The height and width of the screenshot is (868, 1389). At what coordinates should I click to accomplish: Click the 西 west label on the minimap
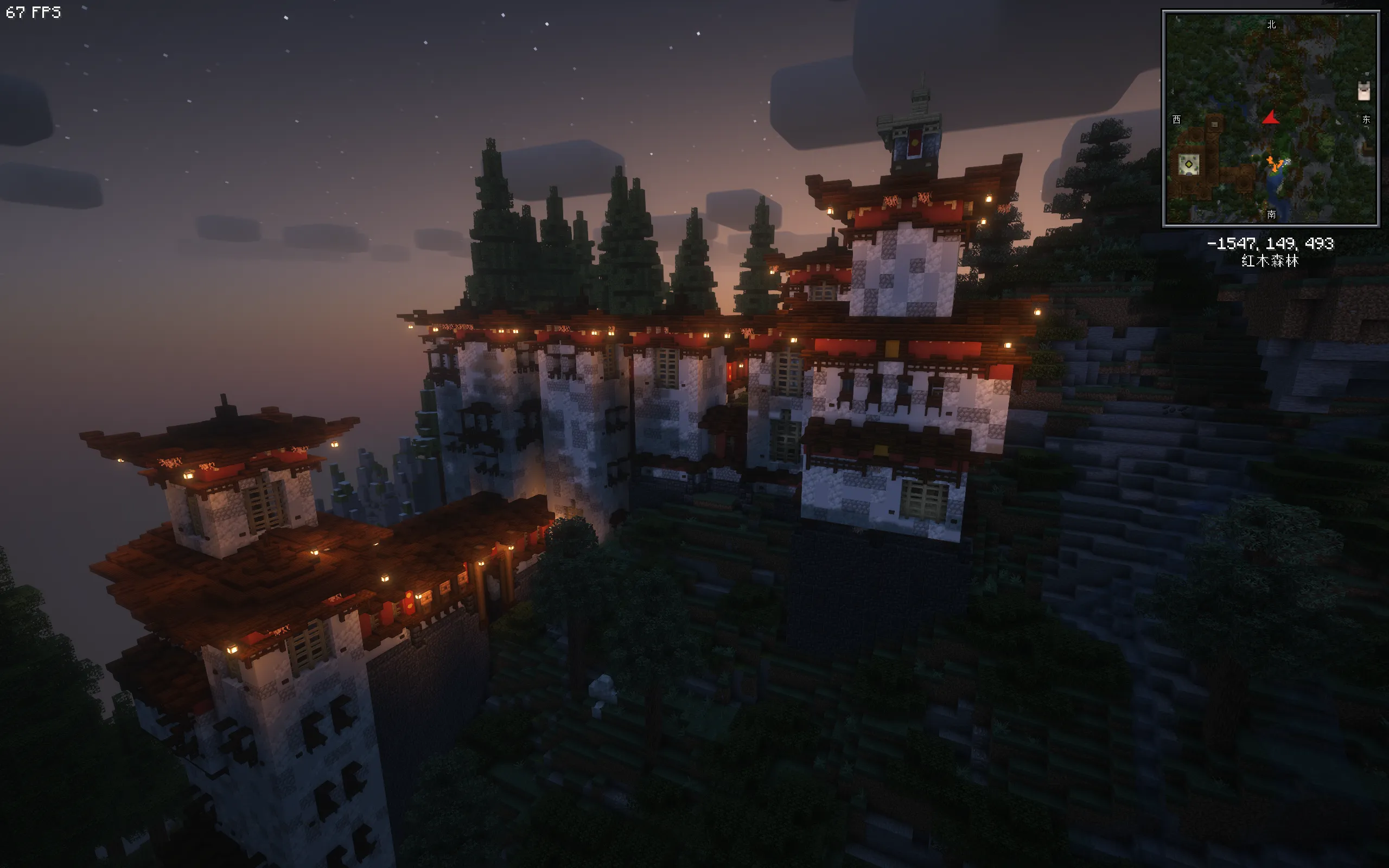point(1177,119)
